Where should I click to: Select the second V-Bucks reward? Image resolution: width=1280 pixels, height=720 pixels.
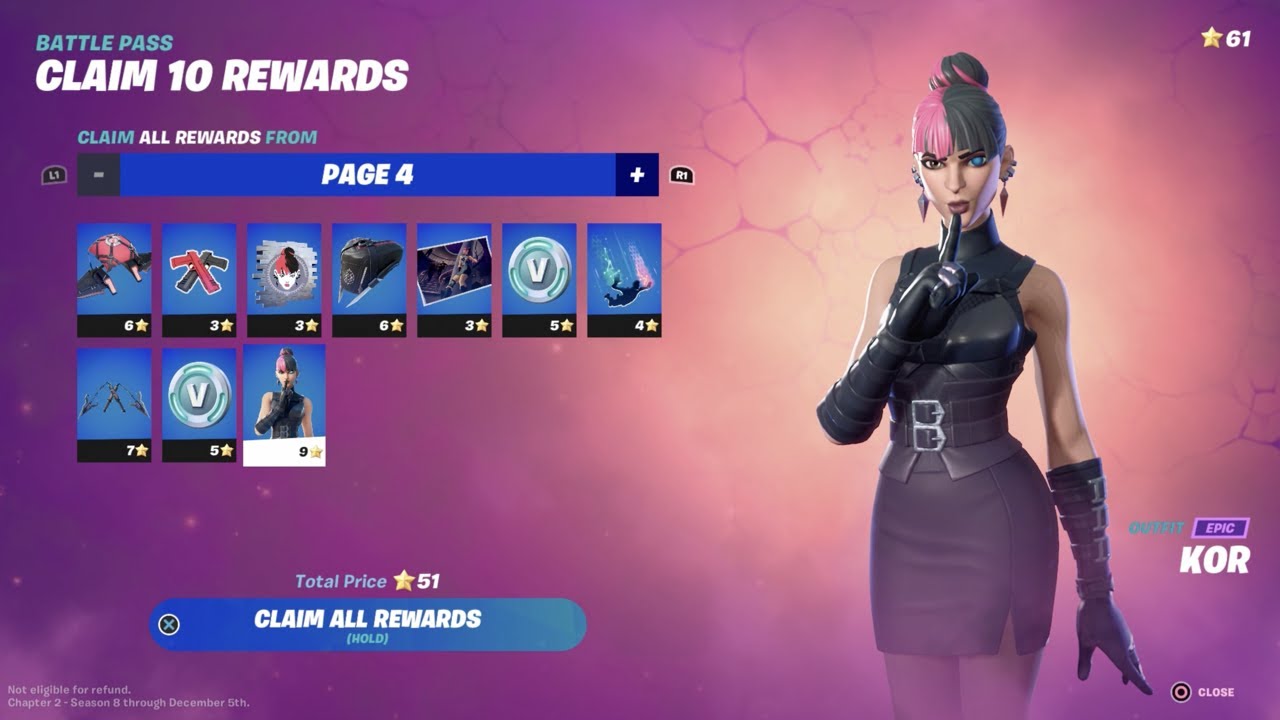(198, 400)
